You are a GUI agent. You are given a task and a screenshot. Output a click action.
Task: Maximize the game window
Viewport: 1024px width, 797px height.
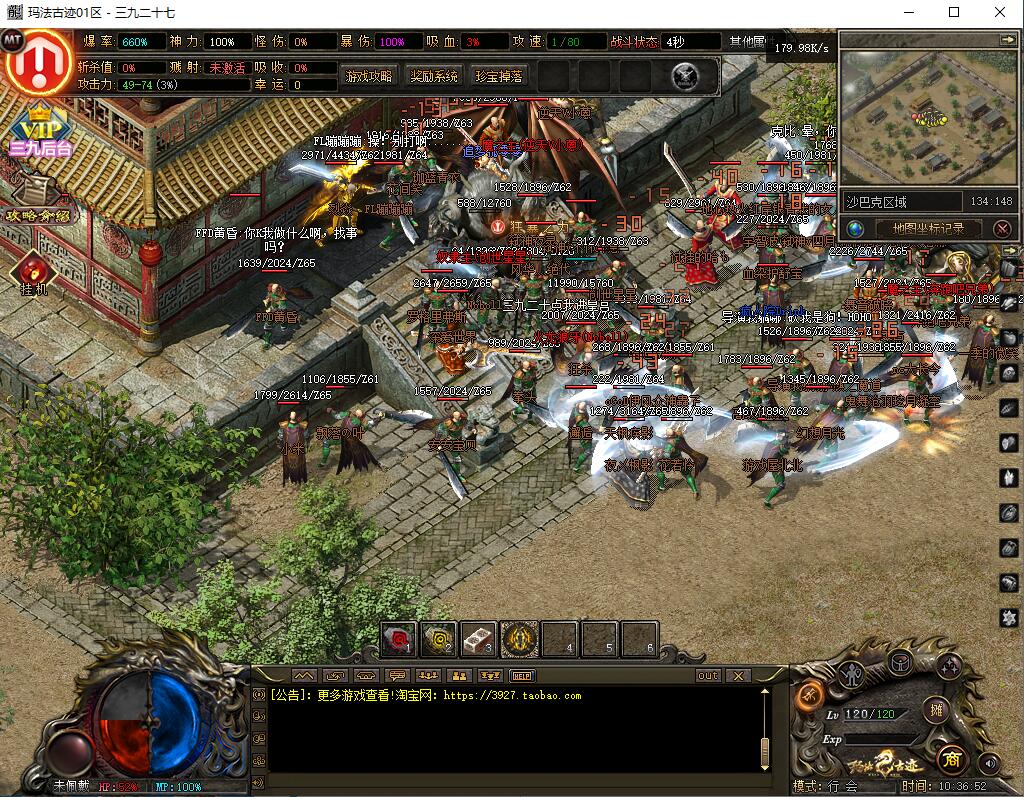coord(953,12)
